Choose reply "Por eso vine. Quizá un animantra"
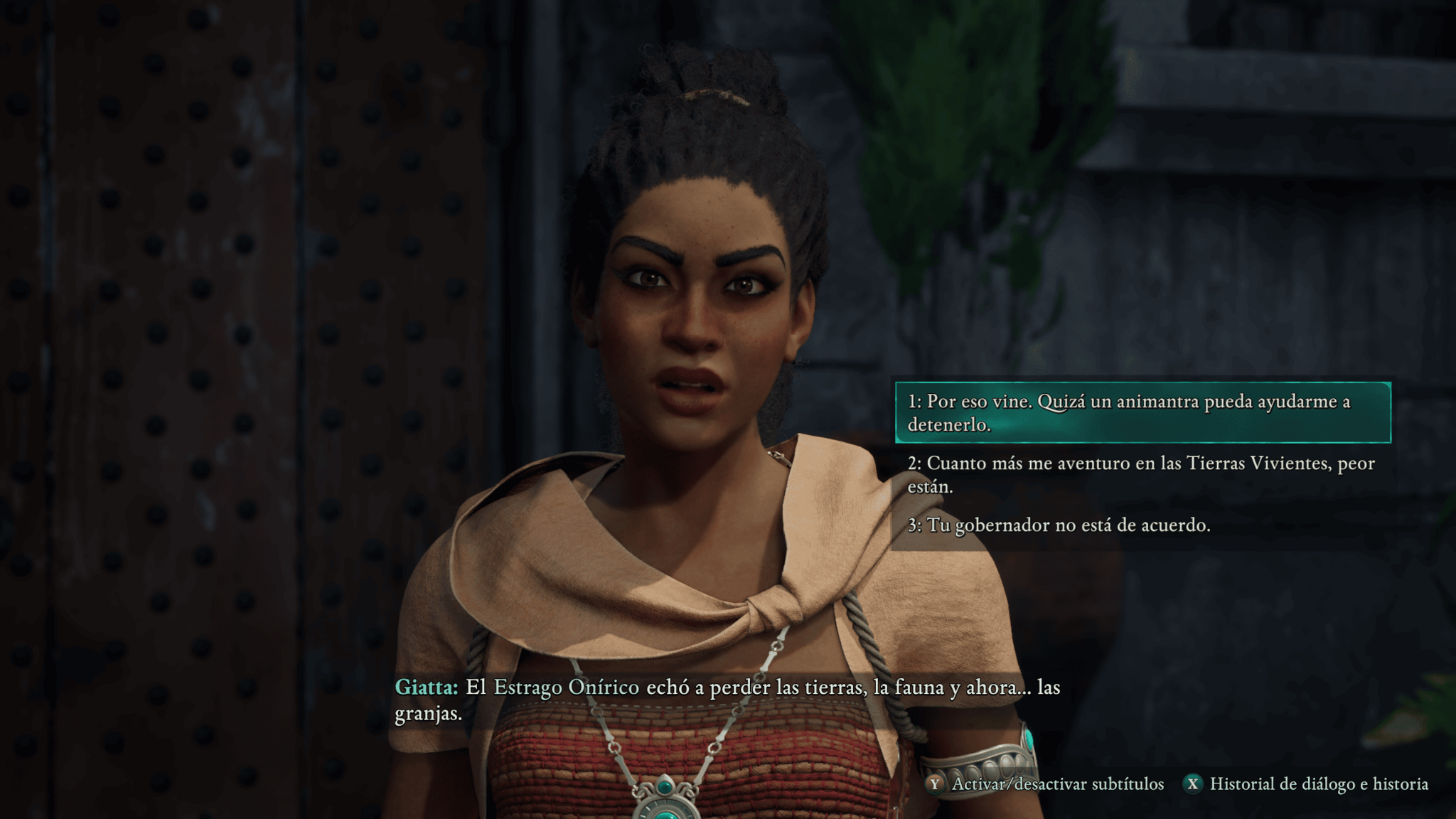 coord(1142,412)
